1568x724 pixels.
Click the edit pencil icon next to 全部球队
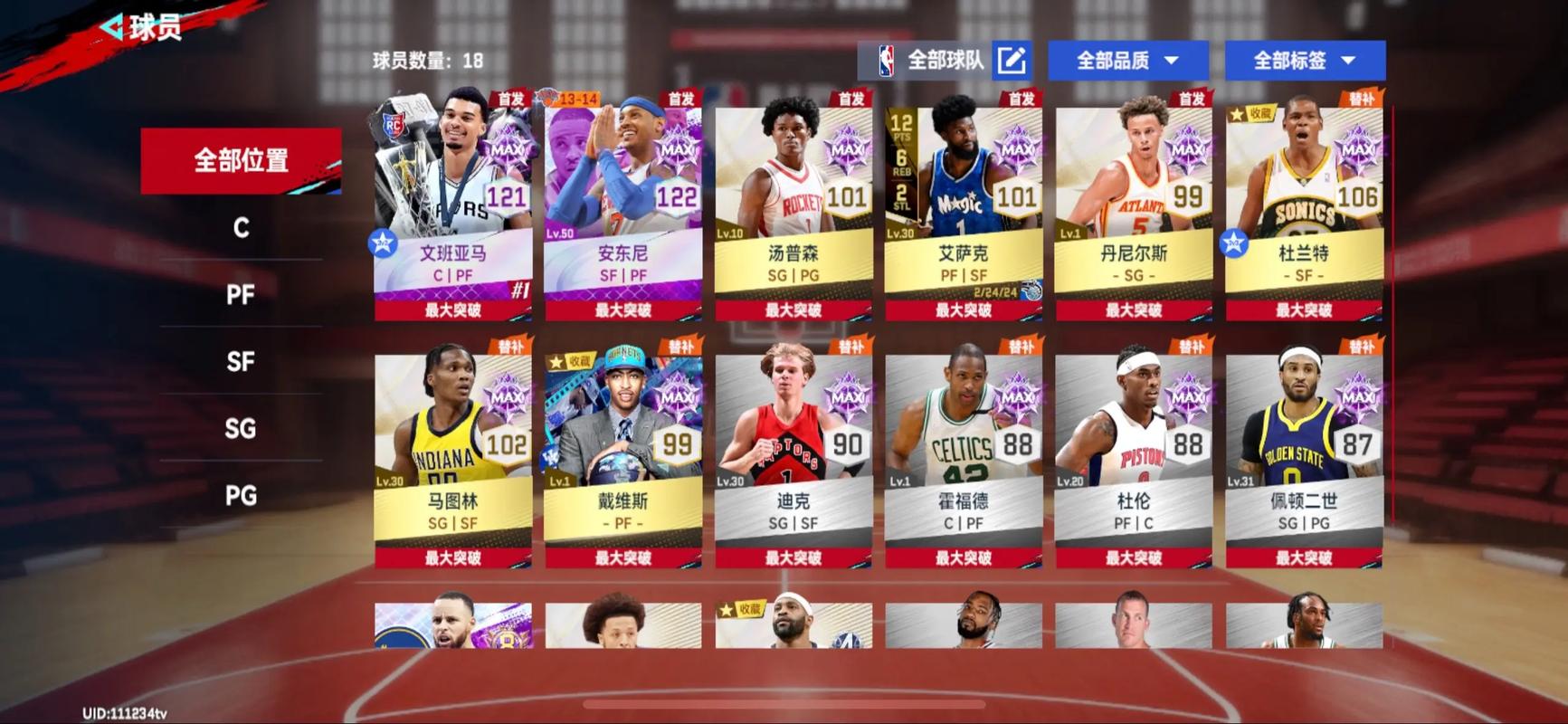pos(1013,60)
